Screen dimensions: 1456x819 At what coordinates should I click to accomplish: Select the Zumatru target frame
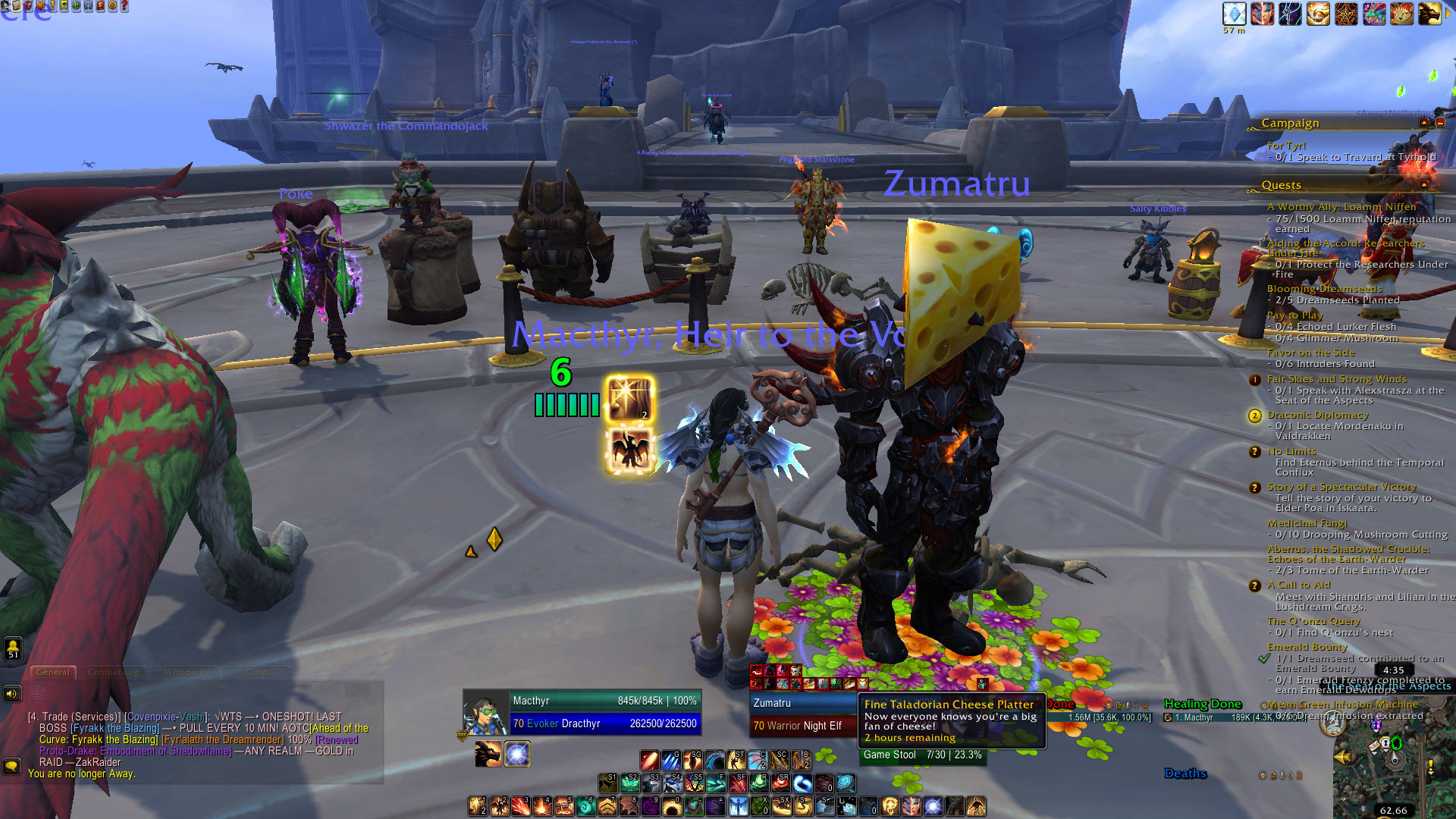(802, 714)
